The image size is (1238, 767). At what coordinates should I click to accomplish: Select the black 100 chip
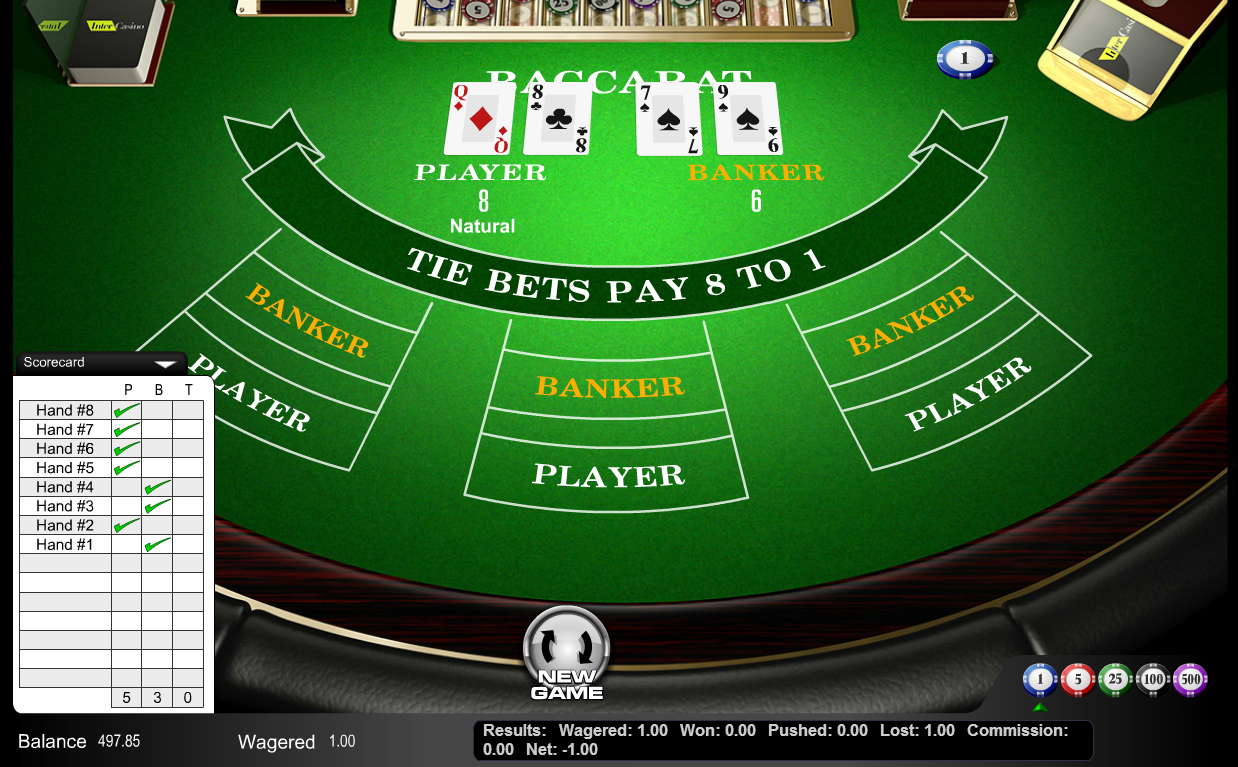1153,681
